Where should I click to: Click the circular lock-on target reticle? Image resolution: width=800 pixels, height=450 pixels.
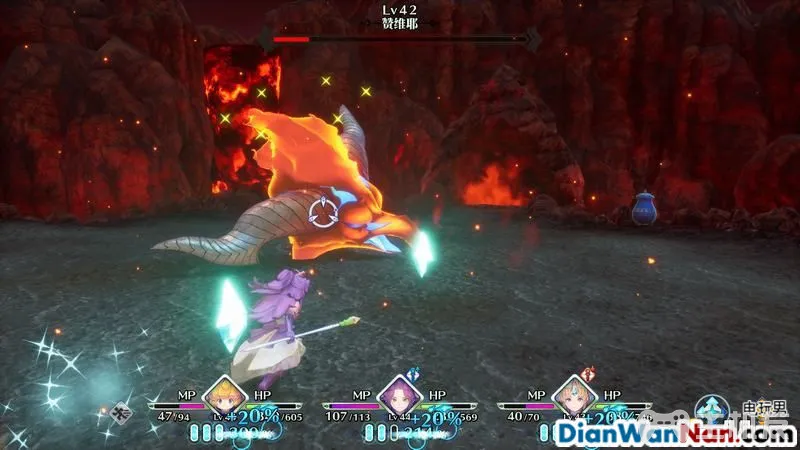tap(324, 212)
